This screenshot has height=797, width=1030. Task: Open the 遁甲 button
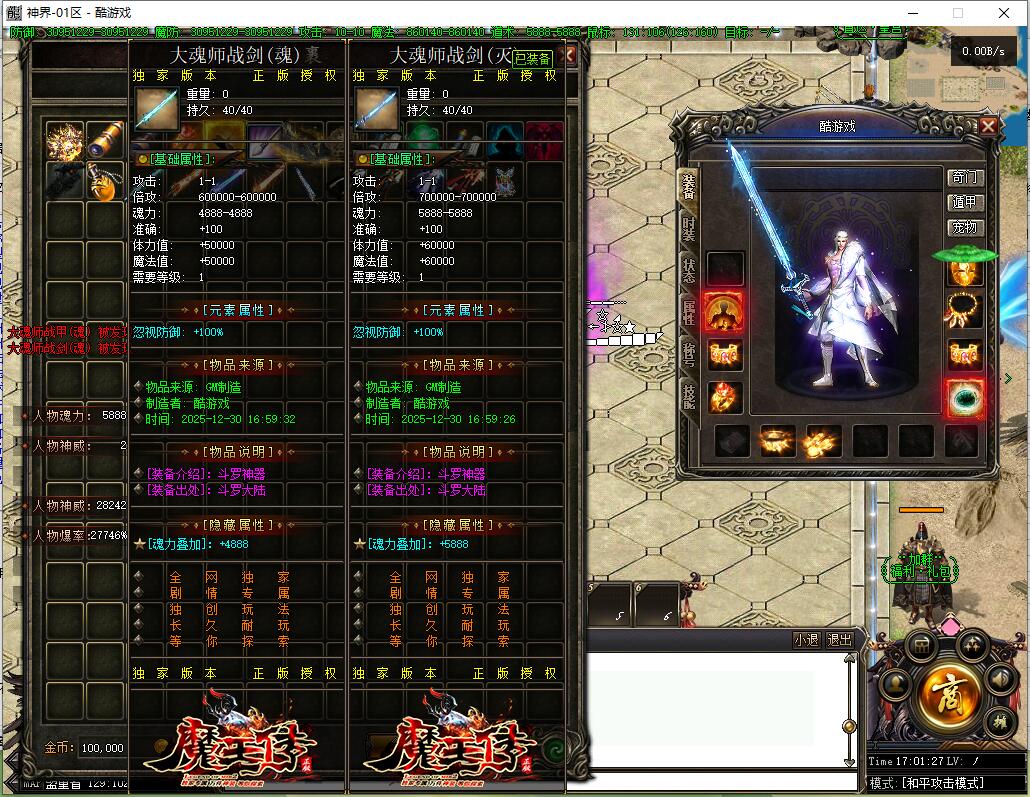tap(966, 203)
